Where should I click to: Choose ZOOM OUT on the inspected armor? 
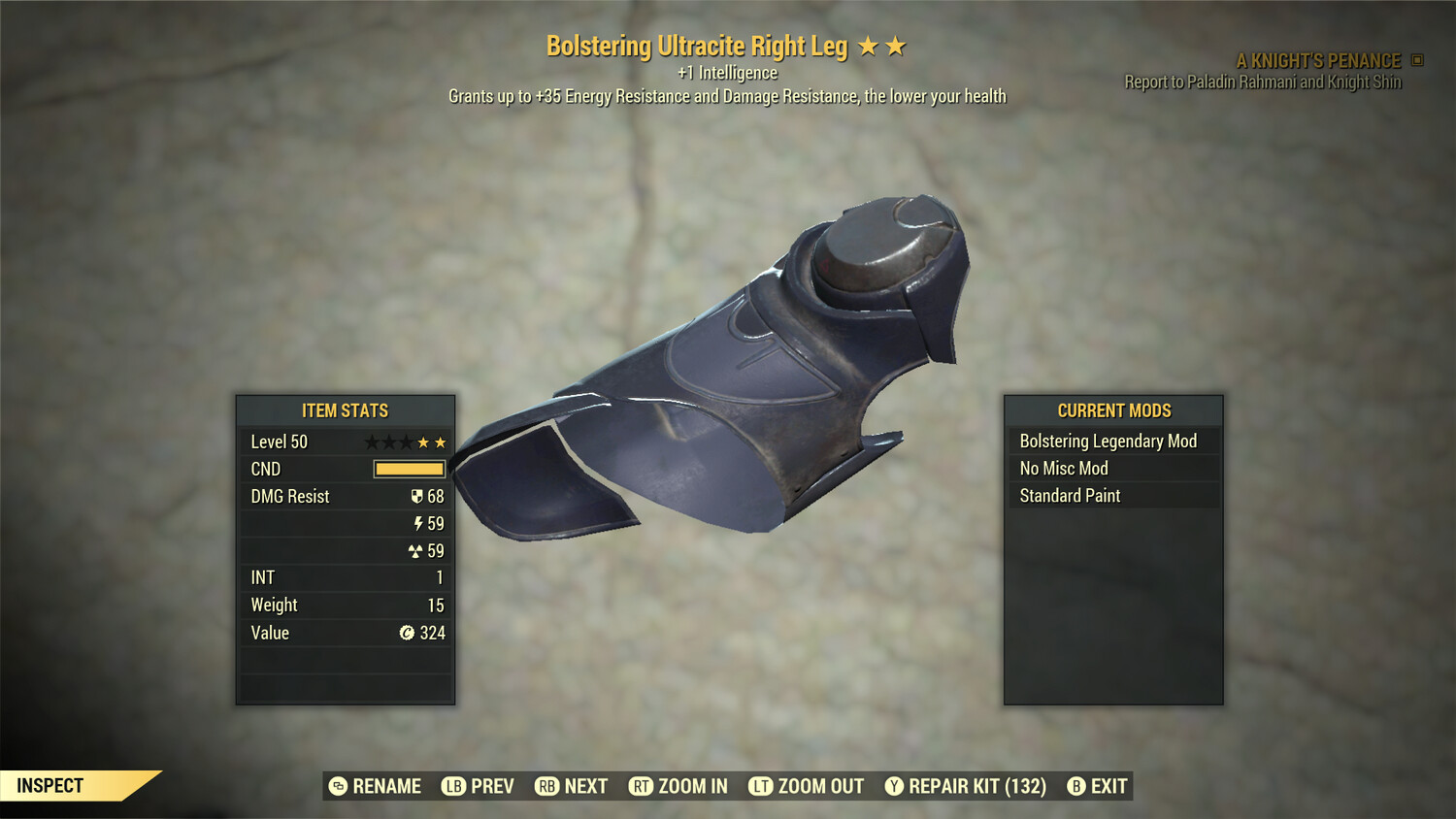[x=806, y=786]
